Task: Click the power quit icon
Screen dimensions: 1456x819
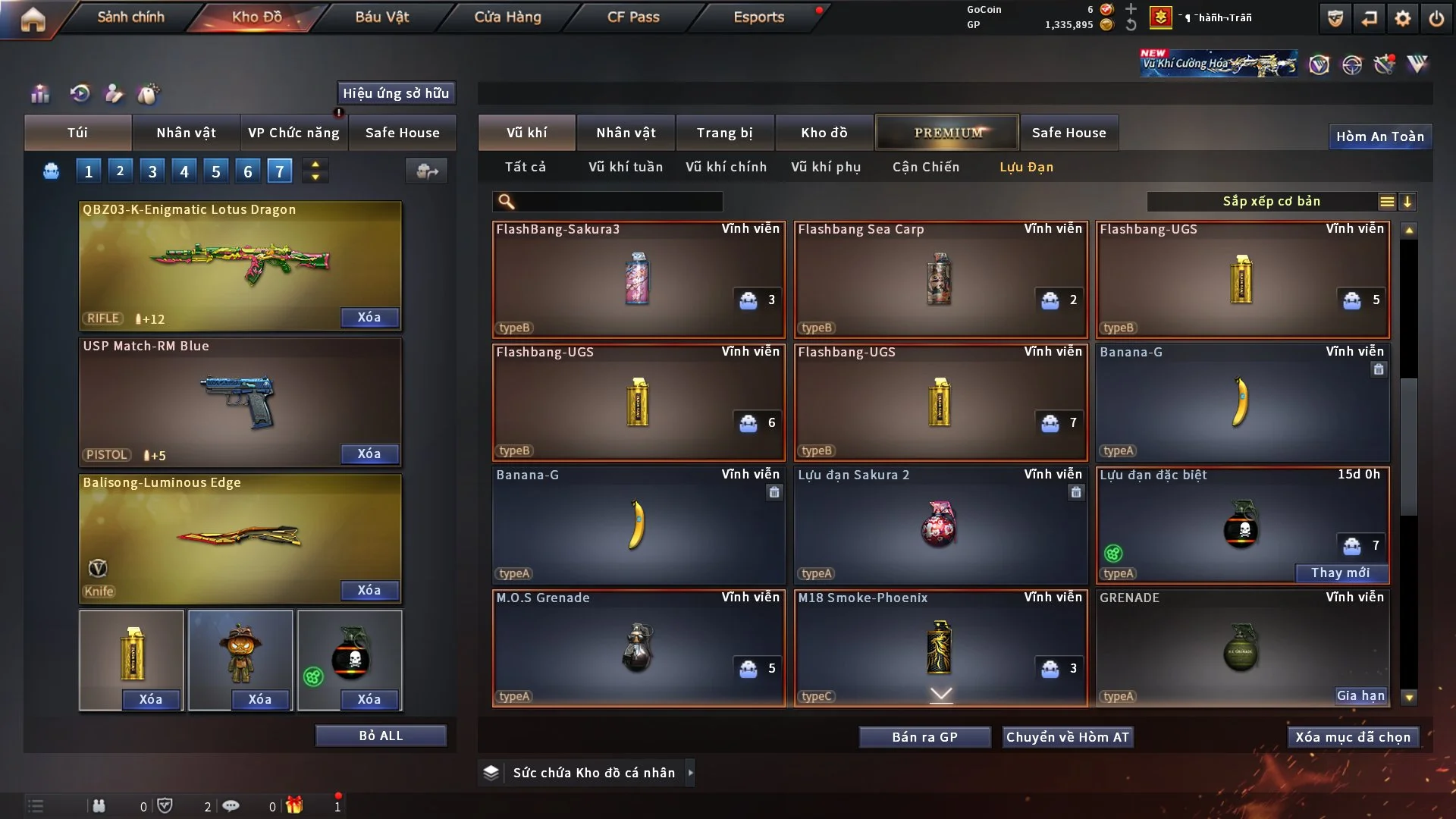Action: 1436,18
